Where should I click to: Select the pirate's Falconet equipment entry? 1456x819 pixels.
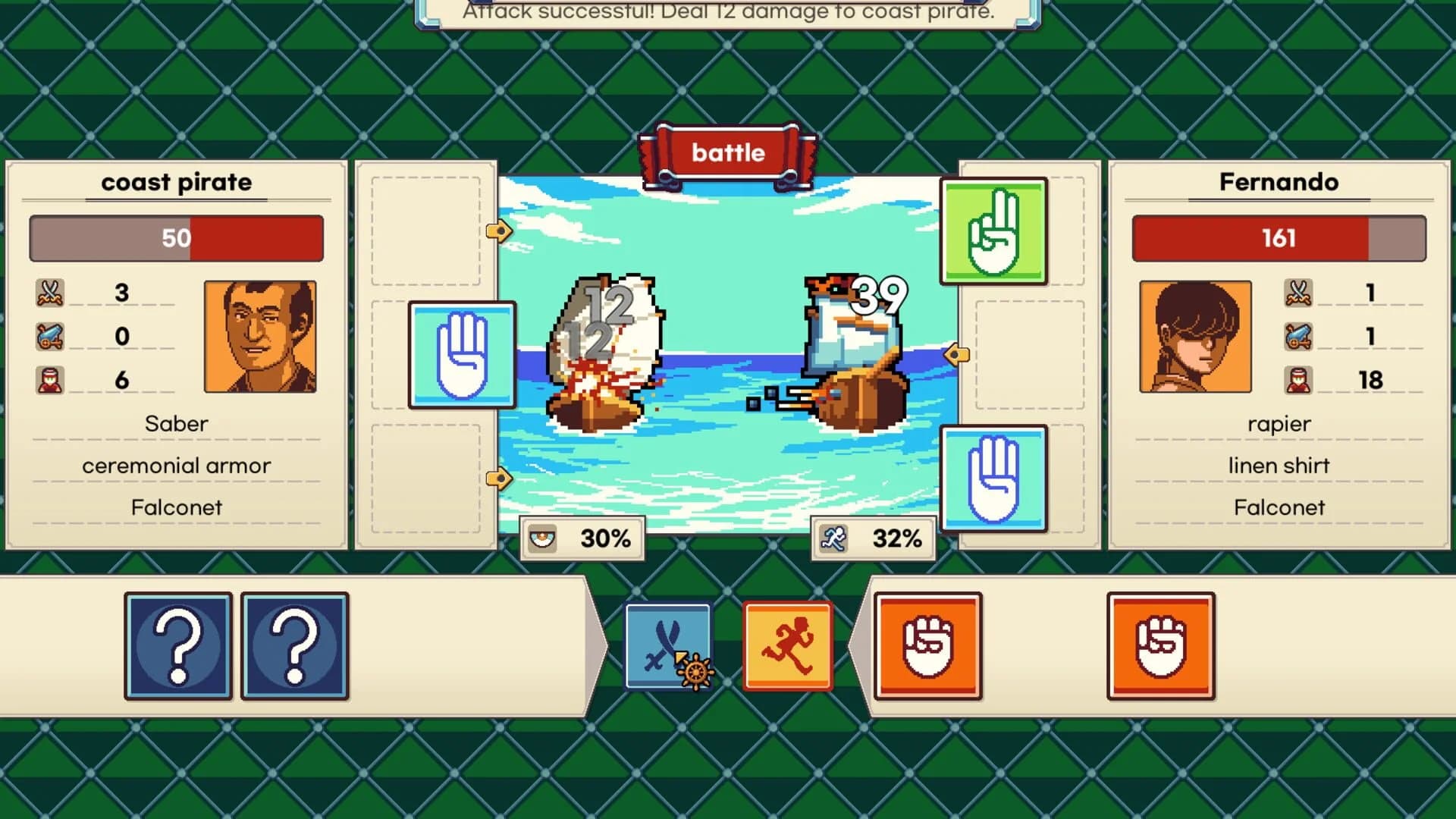coord(177,507)
